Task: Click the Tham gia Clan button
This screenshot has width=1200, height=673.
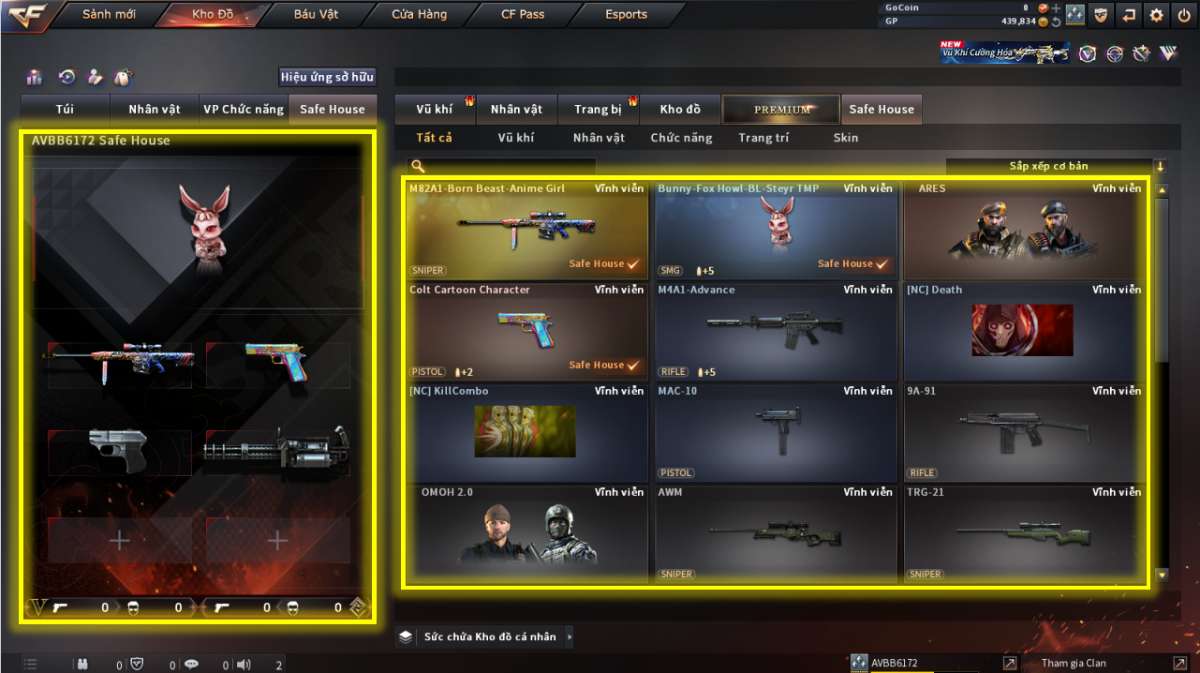Action: pos(1075,663)
